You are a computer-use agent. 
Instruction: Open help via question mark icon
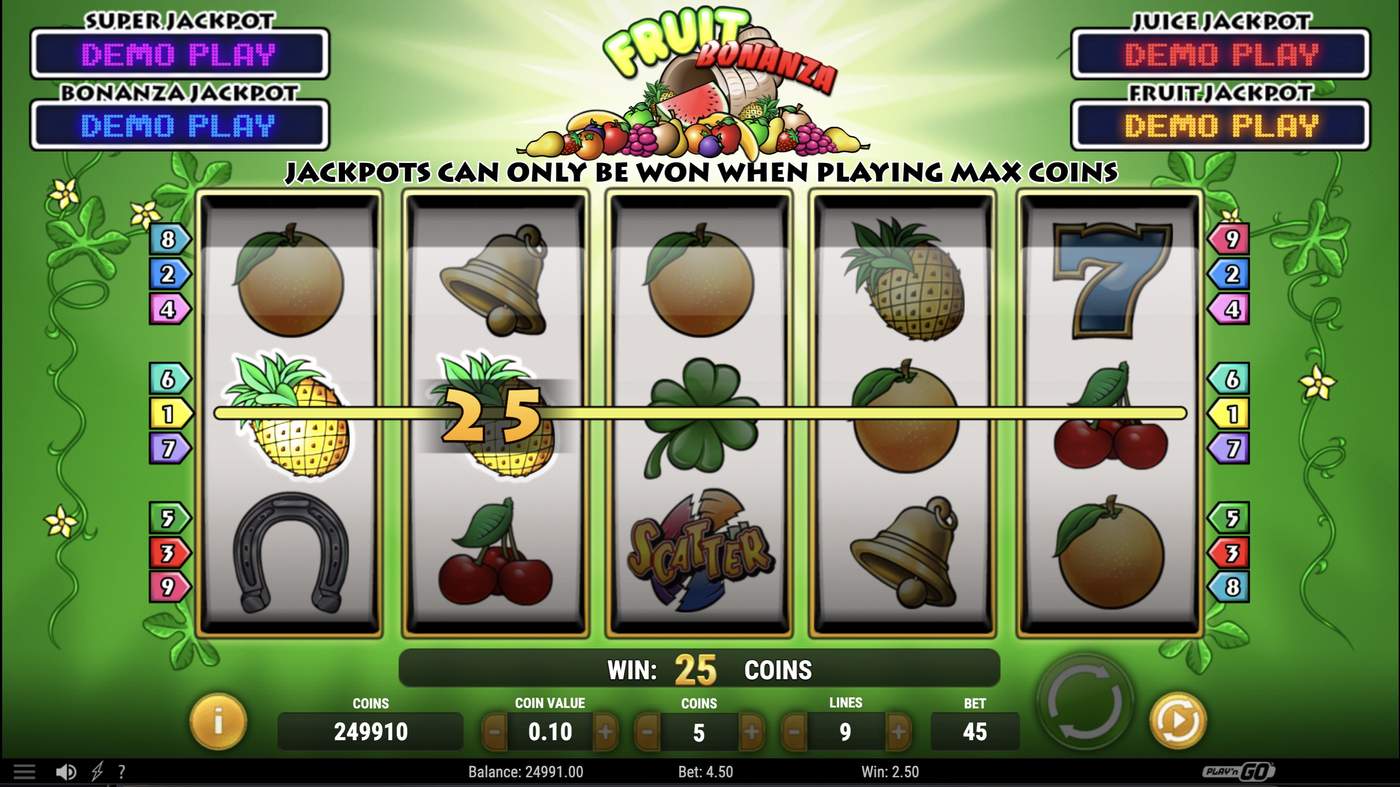(121, 771)
